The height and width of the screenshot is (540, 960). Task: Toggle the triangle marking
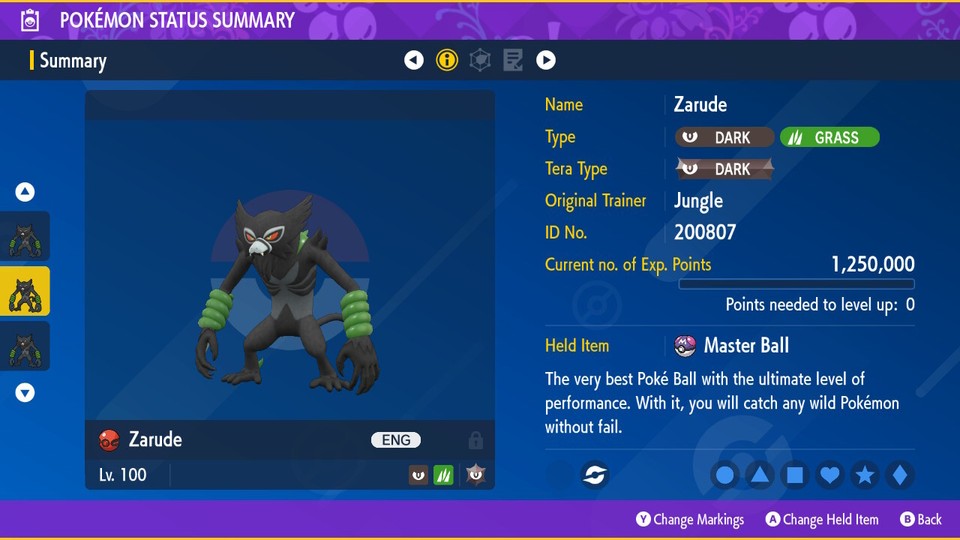point(760,475)
